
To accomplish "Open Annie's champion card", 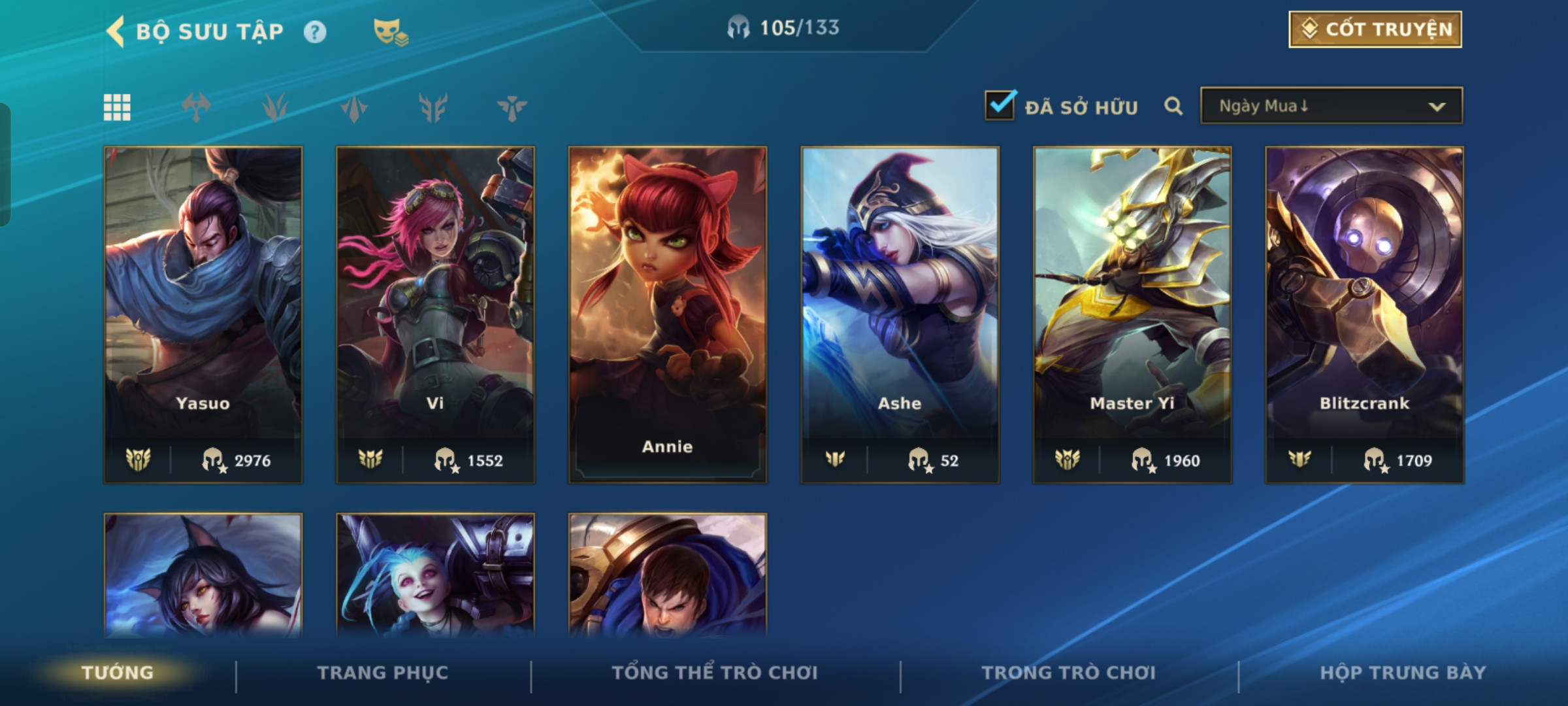I will point(667,314).
